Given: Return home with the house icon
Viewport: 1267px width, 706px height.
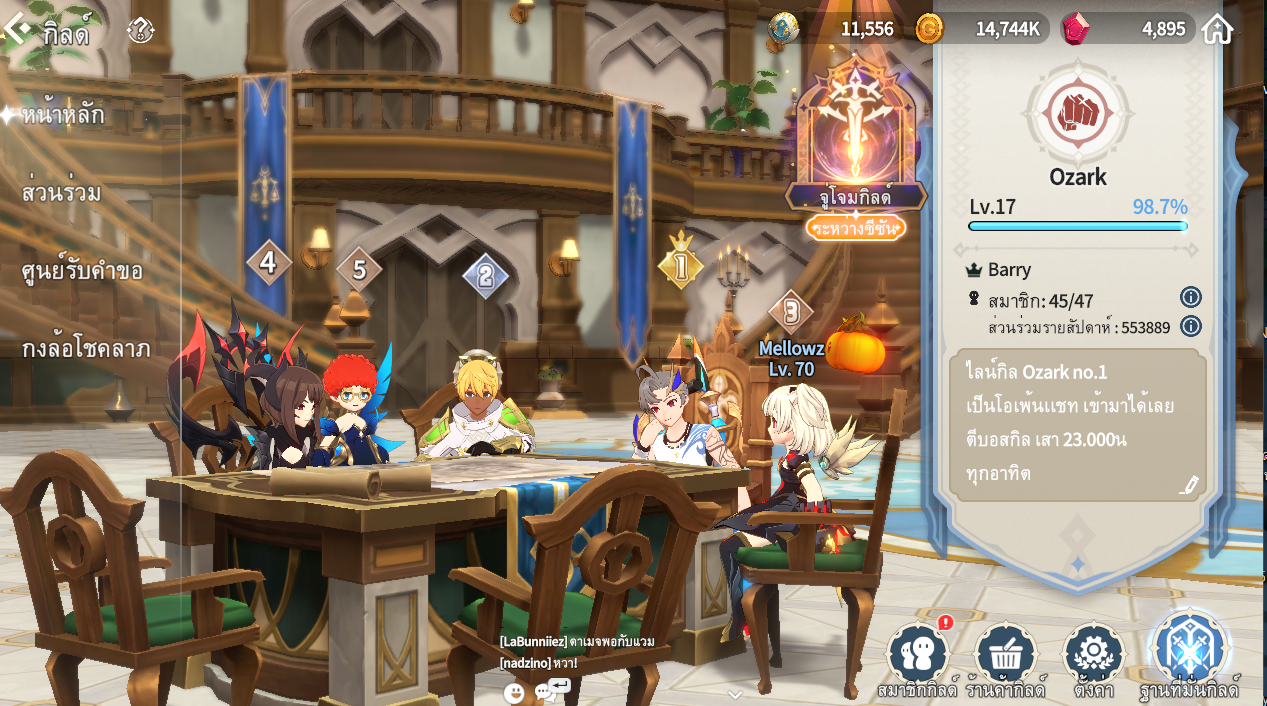Looking at the screenshot, I should [x=1217, y=29].
